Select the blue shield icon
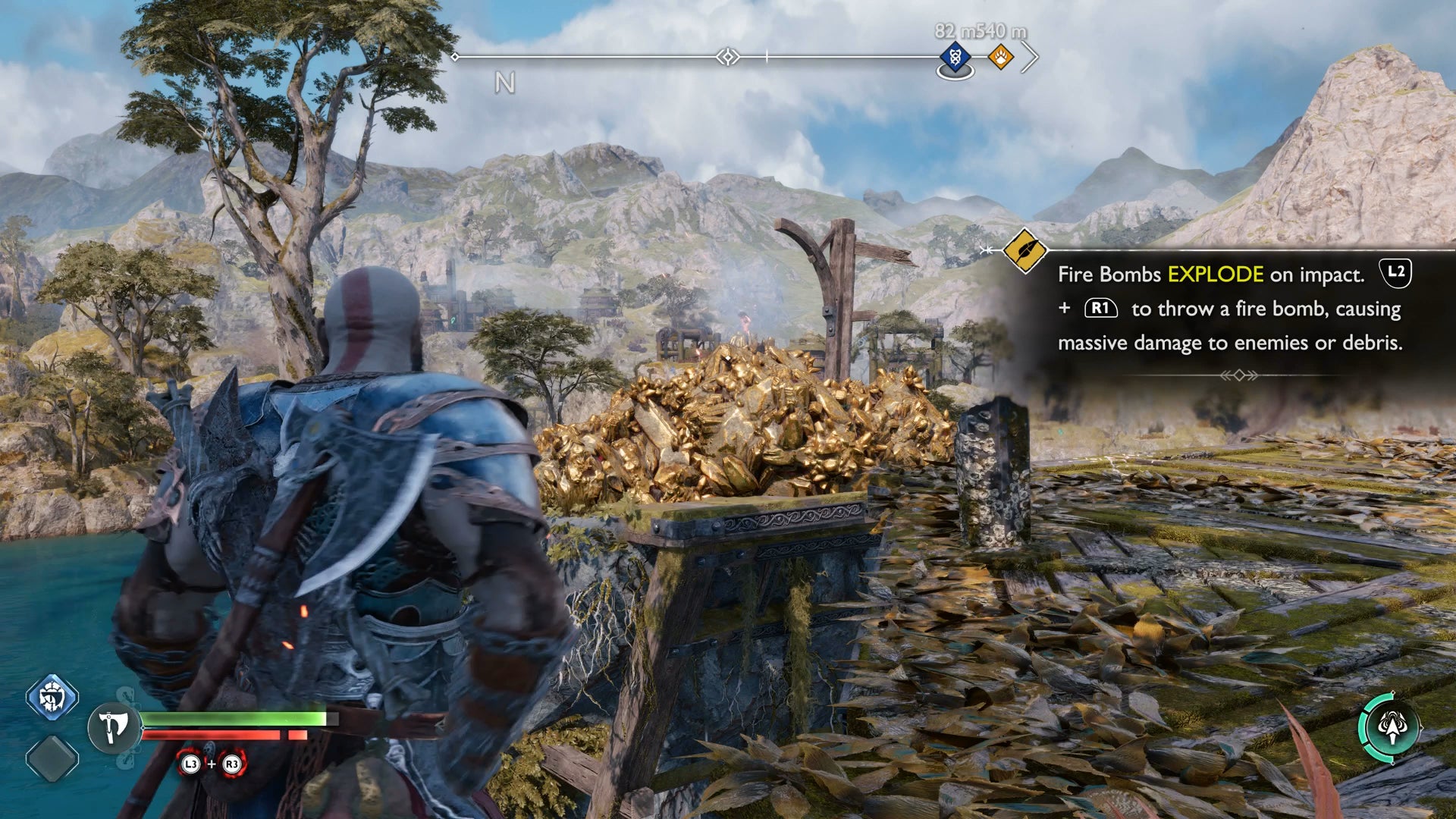Screen dimensions: 1456x819 coord(52,697)
